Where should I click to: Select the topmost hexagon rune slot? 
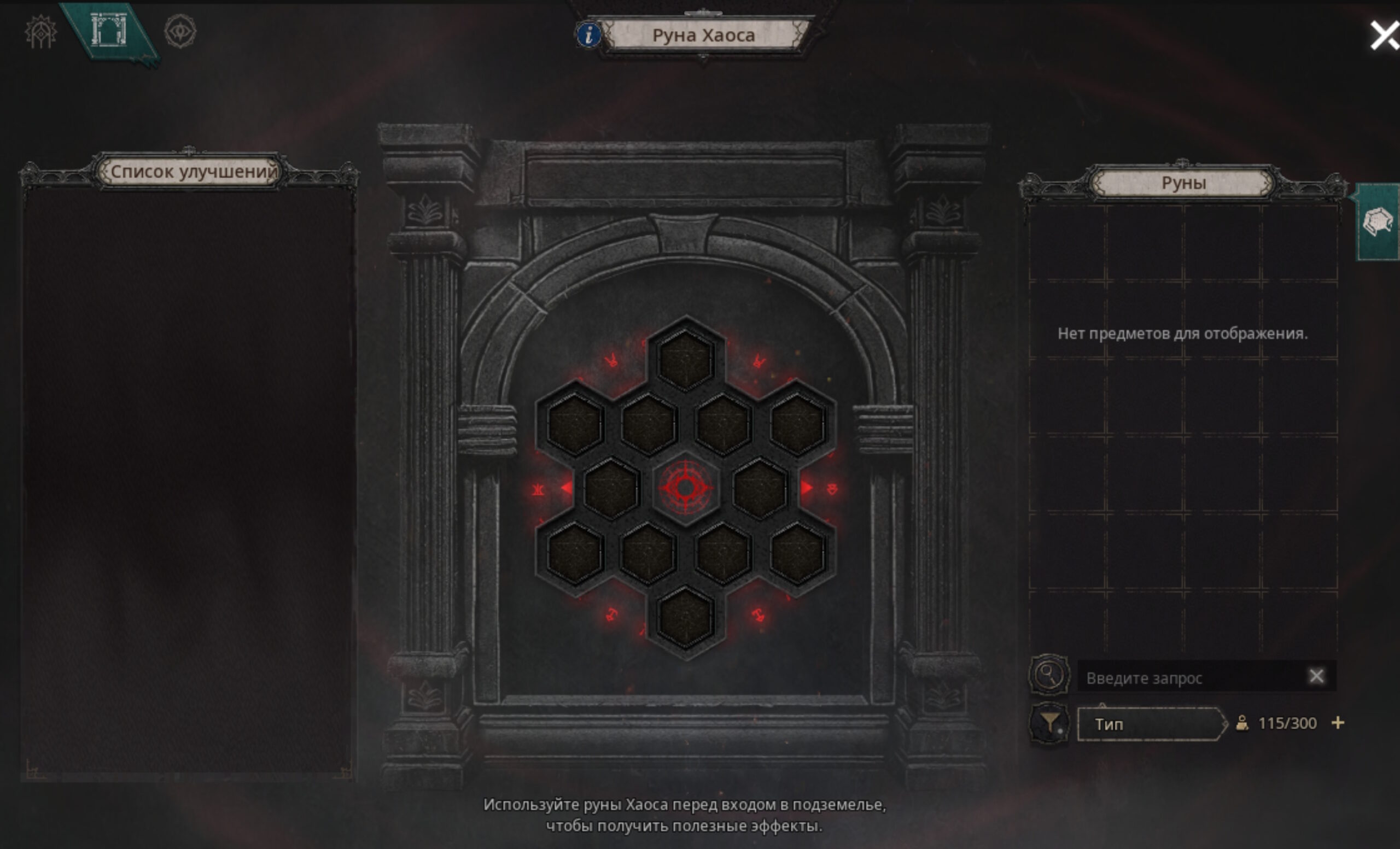[685, 360]
